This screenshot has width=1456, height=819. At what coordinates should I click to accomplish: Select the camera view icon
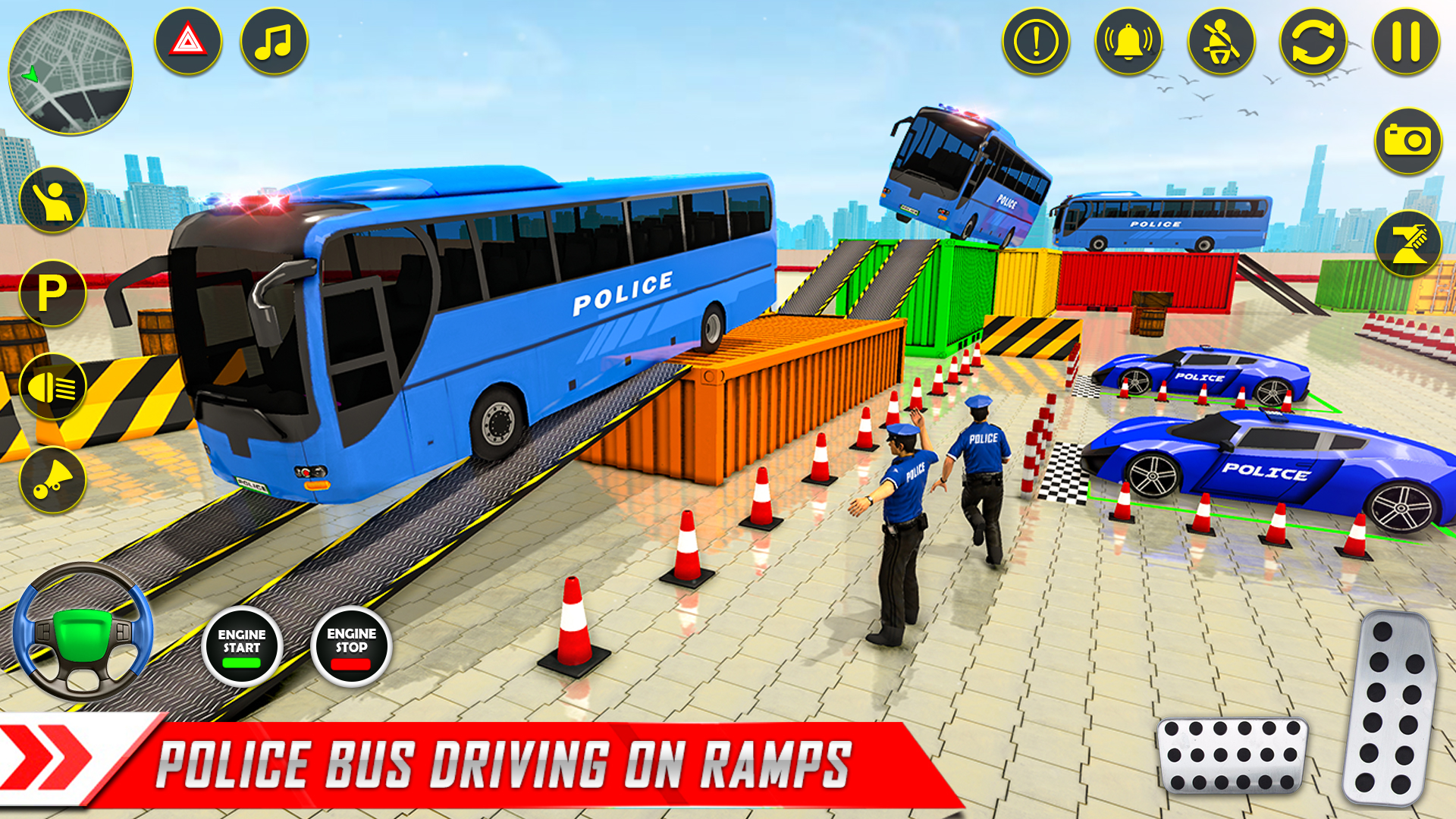tap(1407, 142)
